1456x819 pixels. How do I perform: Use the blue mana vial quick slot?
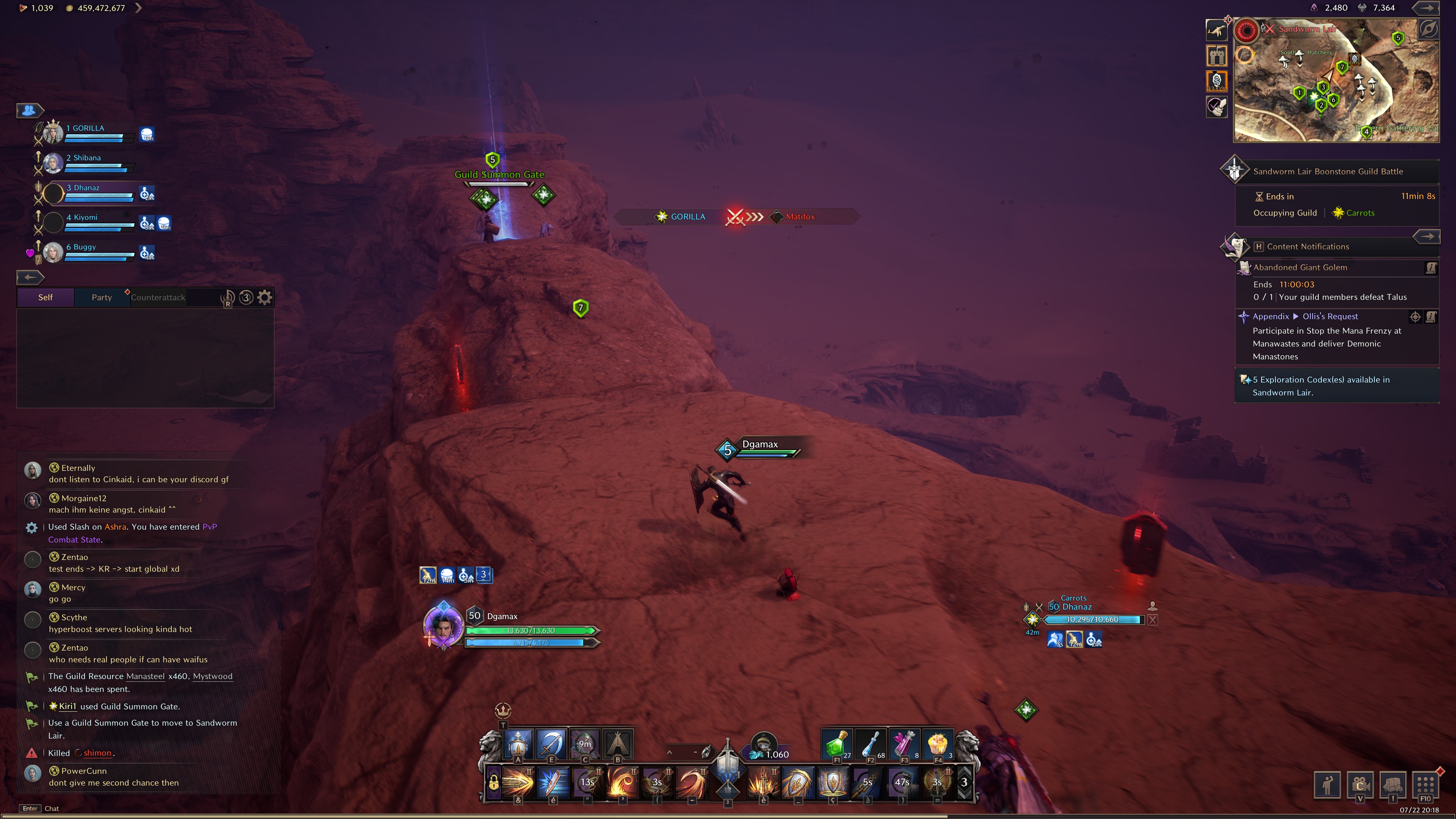pos(870,744)
